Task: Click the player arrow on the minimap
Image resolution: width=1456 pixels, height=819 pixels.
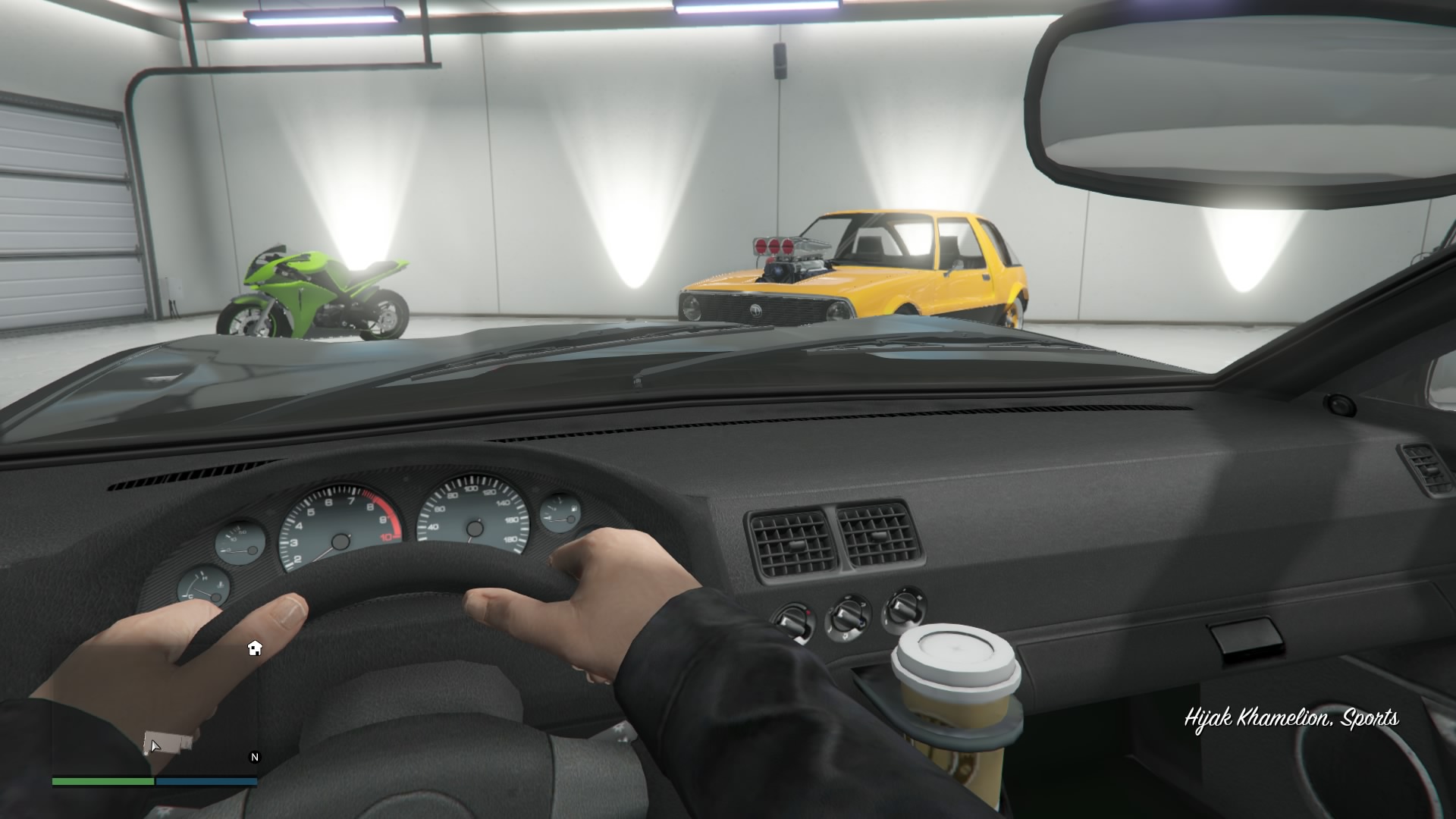Action: pyautogui.click(x=155, y=746)
